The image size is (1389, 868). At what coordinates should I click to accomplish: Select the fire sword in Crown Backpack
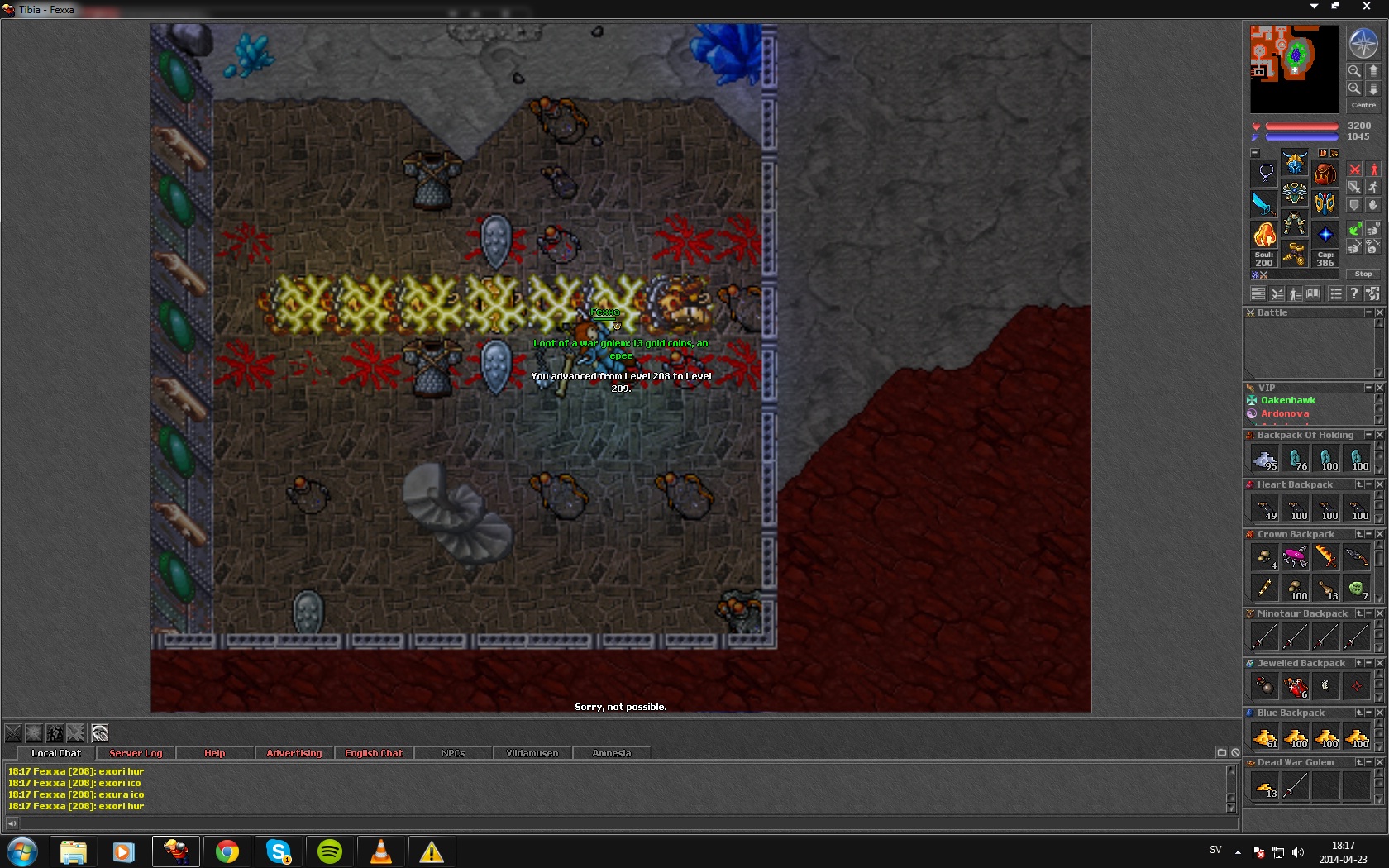coord(1325,557)
